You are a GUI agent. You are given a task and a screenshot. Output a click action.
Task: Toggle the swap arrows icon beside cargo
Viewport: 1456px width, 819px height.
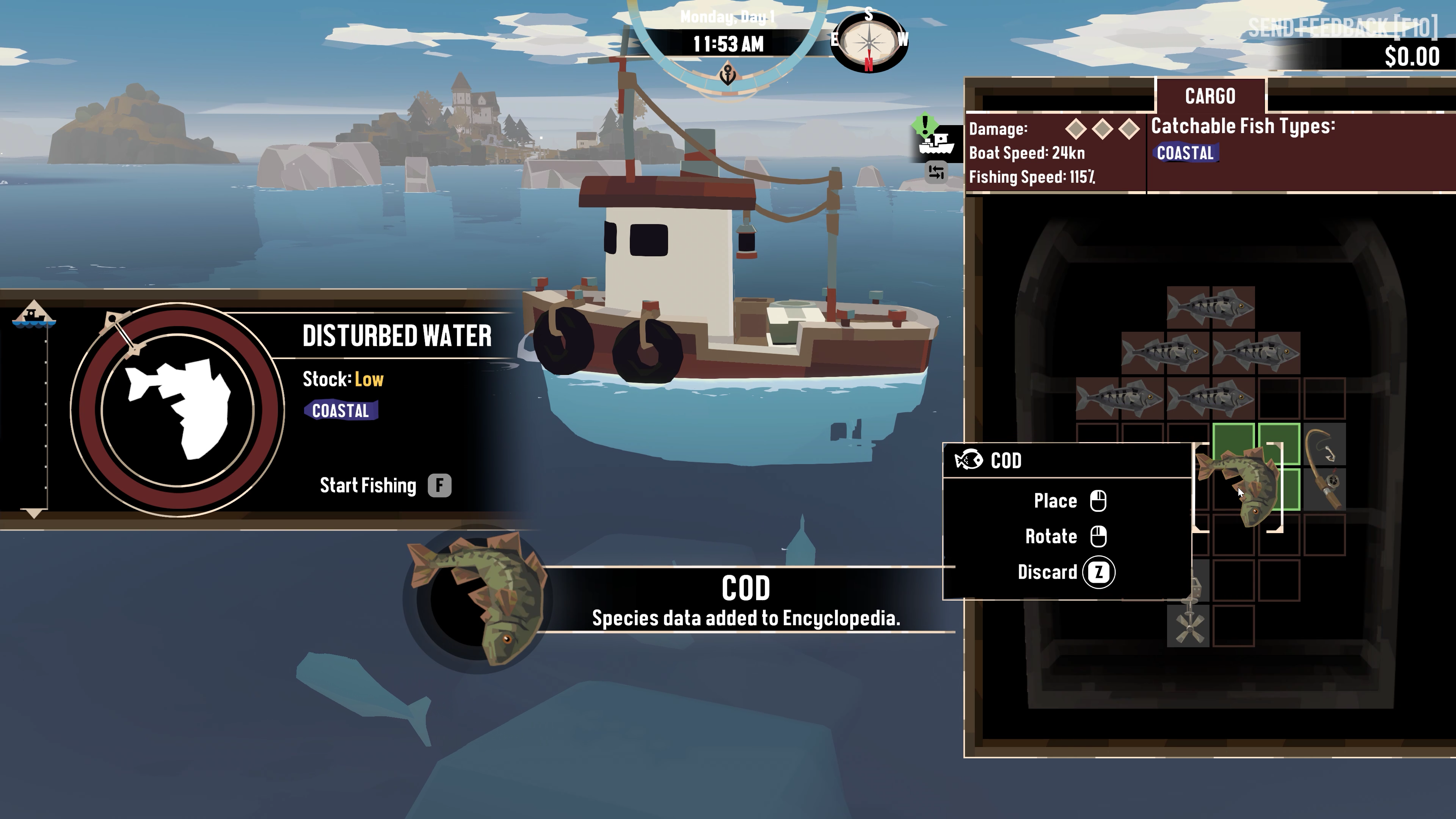coord(936,172)
